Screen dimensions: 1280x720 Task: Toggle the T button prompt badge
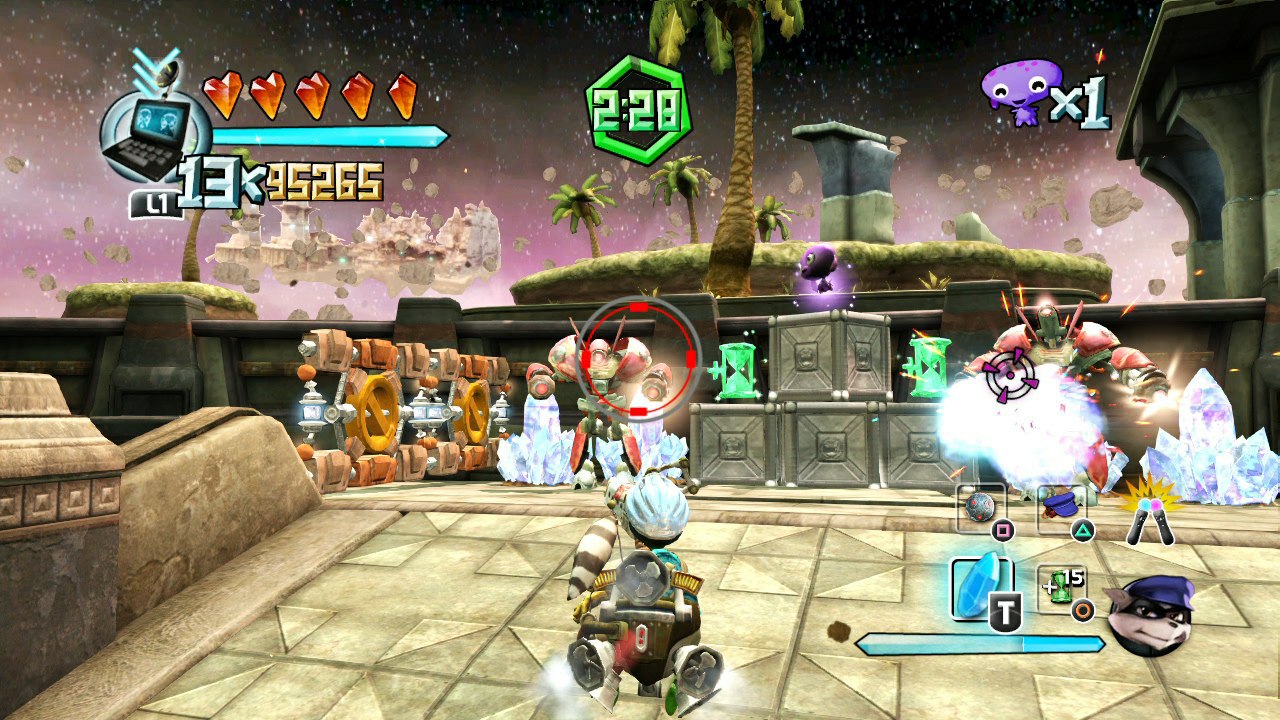[1005, 610]
